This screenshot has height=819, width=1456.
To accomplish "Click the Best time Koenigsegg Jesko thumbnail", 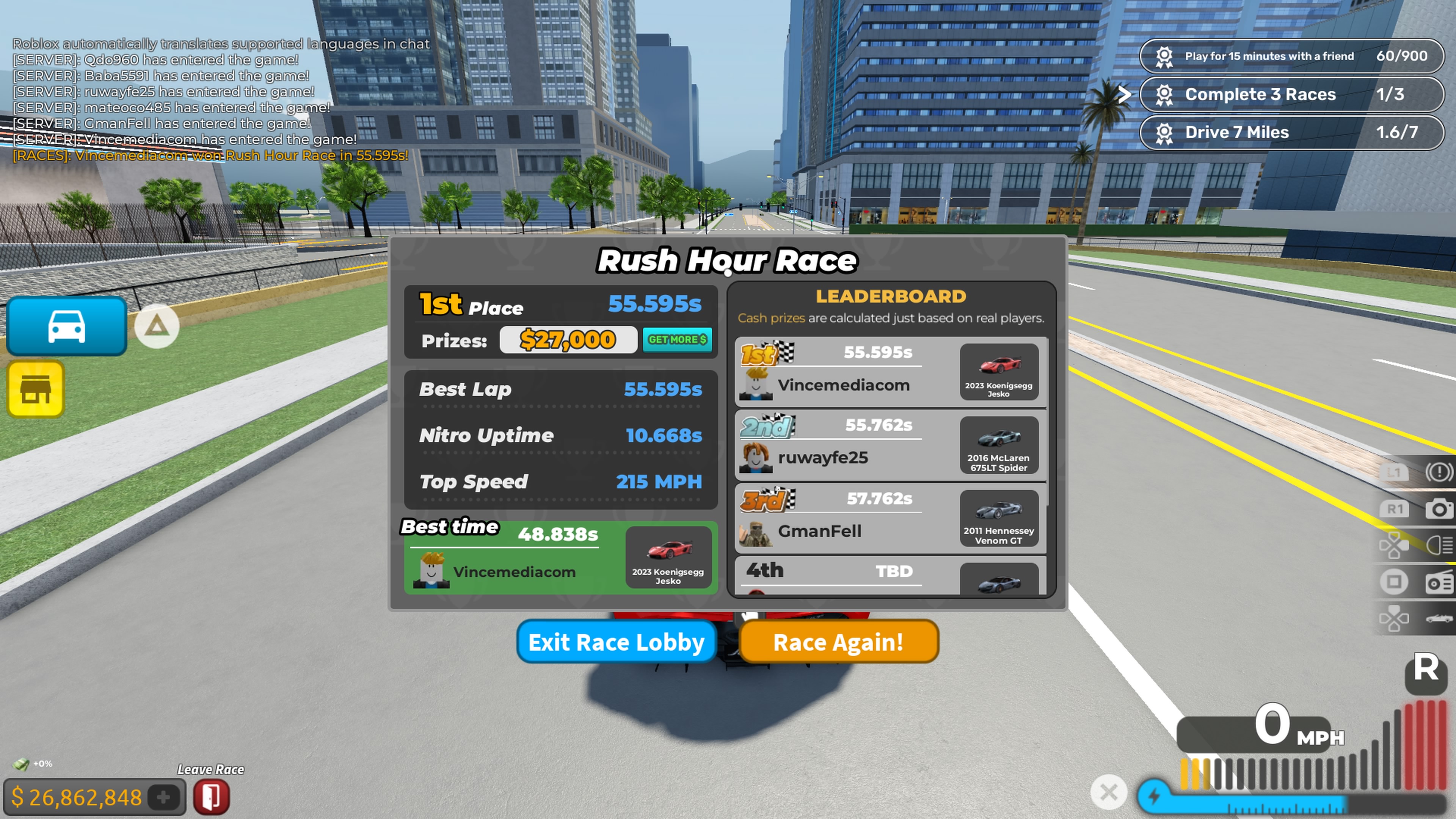I will pyautogui.click(x=668, y=557).
